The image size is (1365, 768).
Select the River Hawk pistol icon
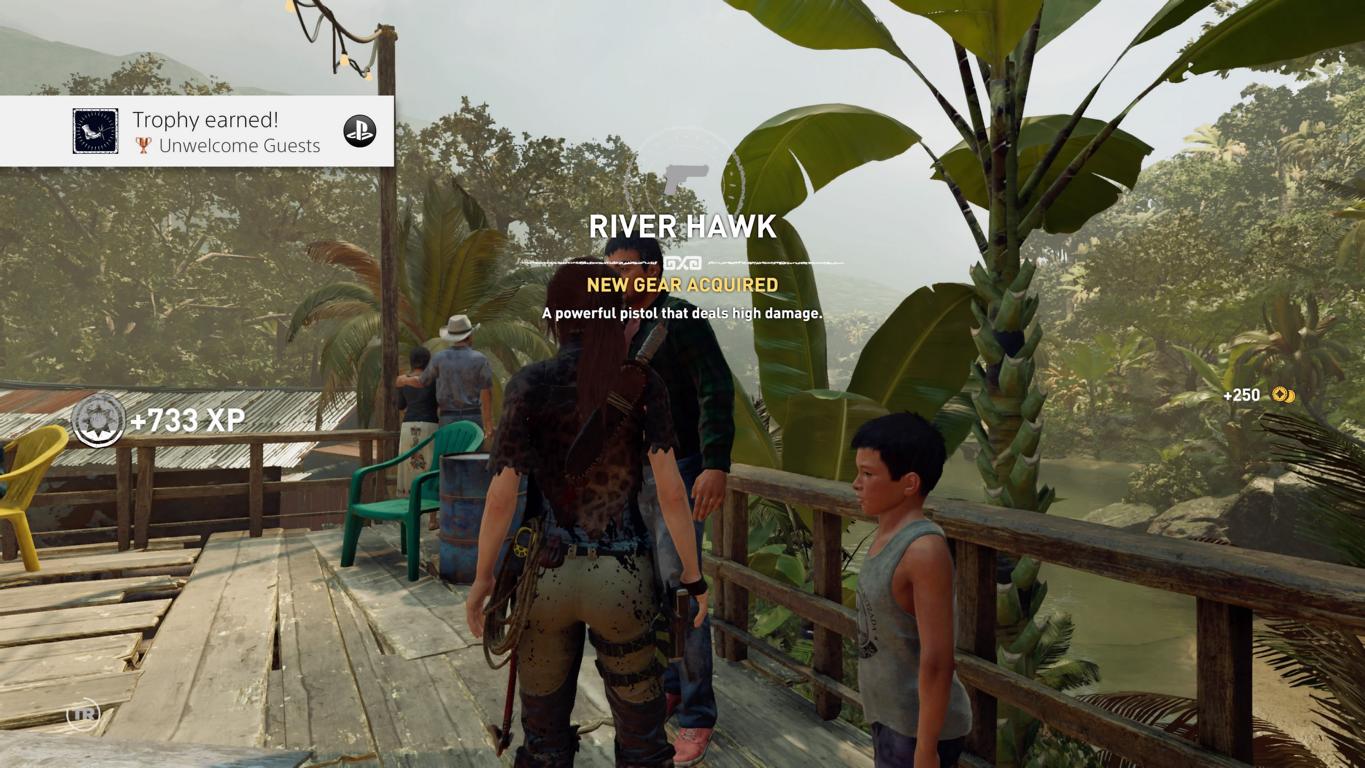click(x=685, y=179)
